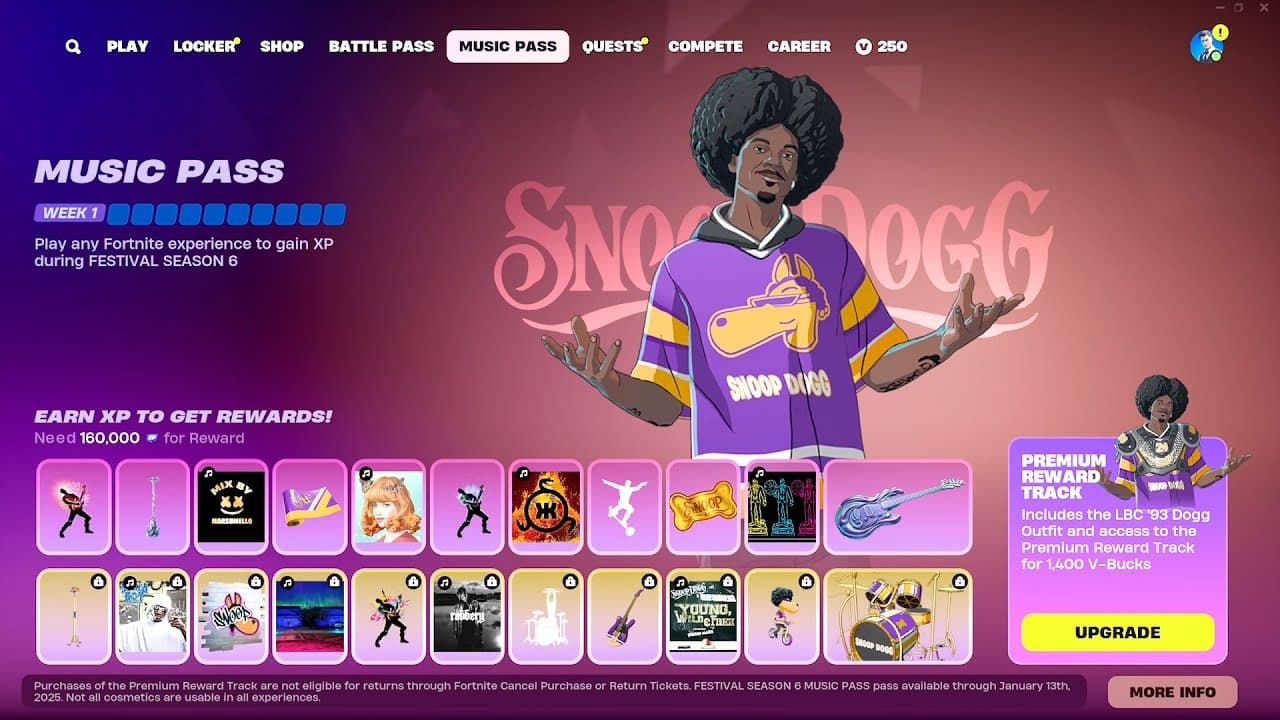1280x720 pixels.
Task: Click the V-Bucks 250 balance icon
Action: point(865,46)
